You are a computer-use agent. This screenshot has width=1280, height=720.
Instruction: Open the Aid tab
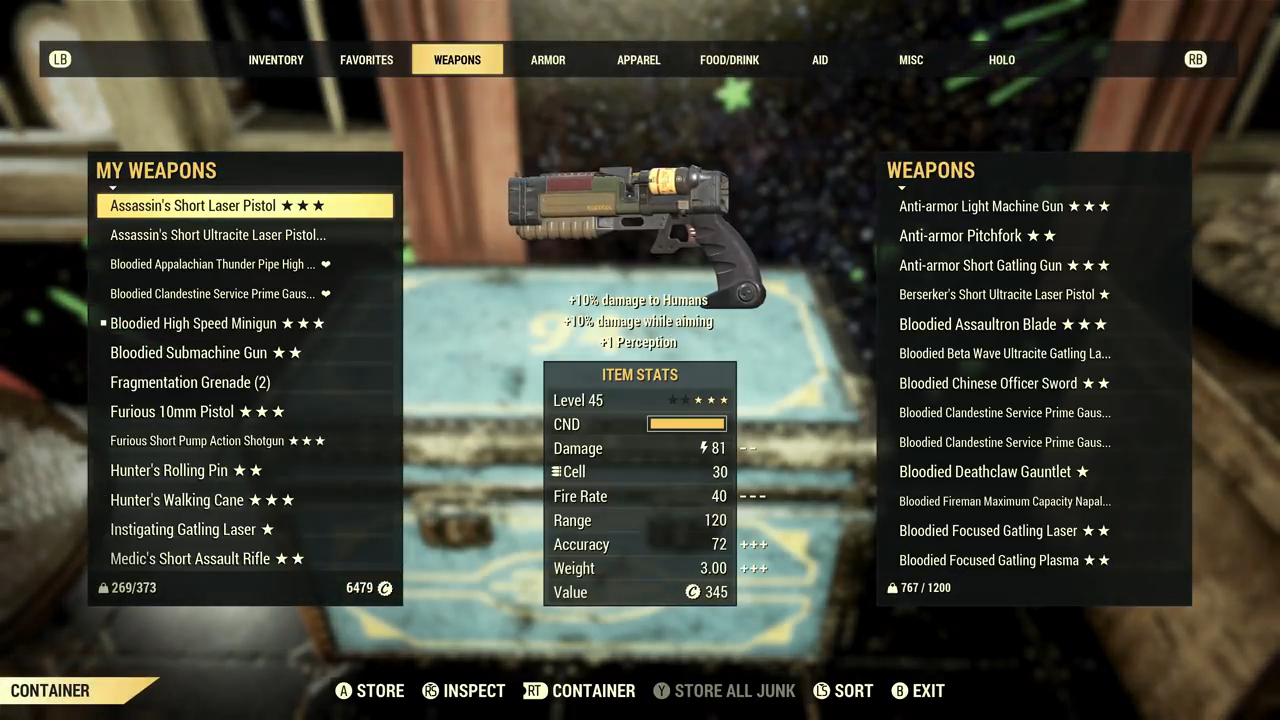coord(820,60)
